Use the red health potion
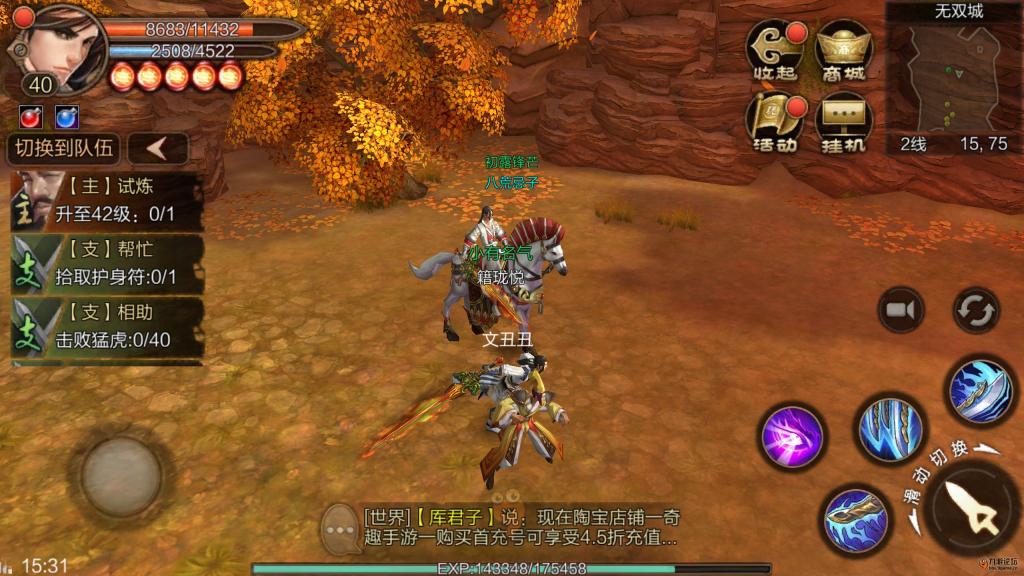This screenshot has height=576, width=1024. click(31, 116)
